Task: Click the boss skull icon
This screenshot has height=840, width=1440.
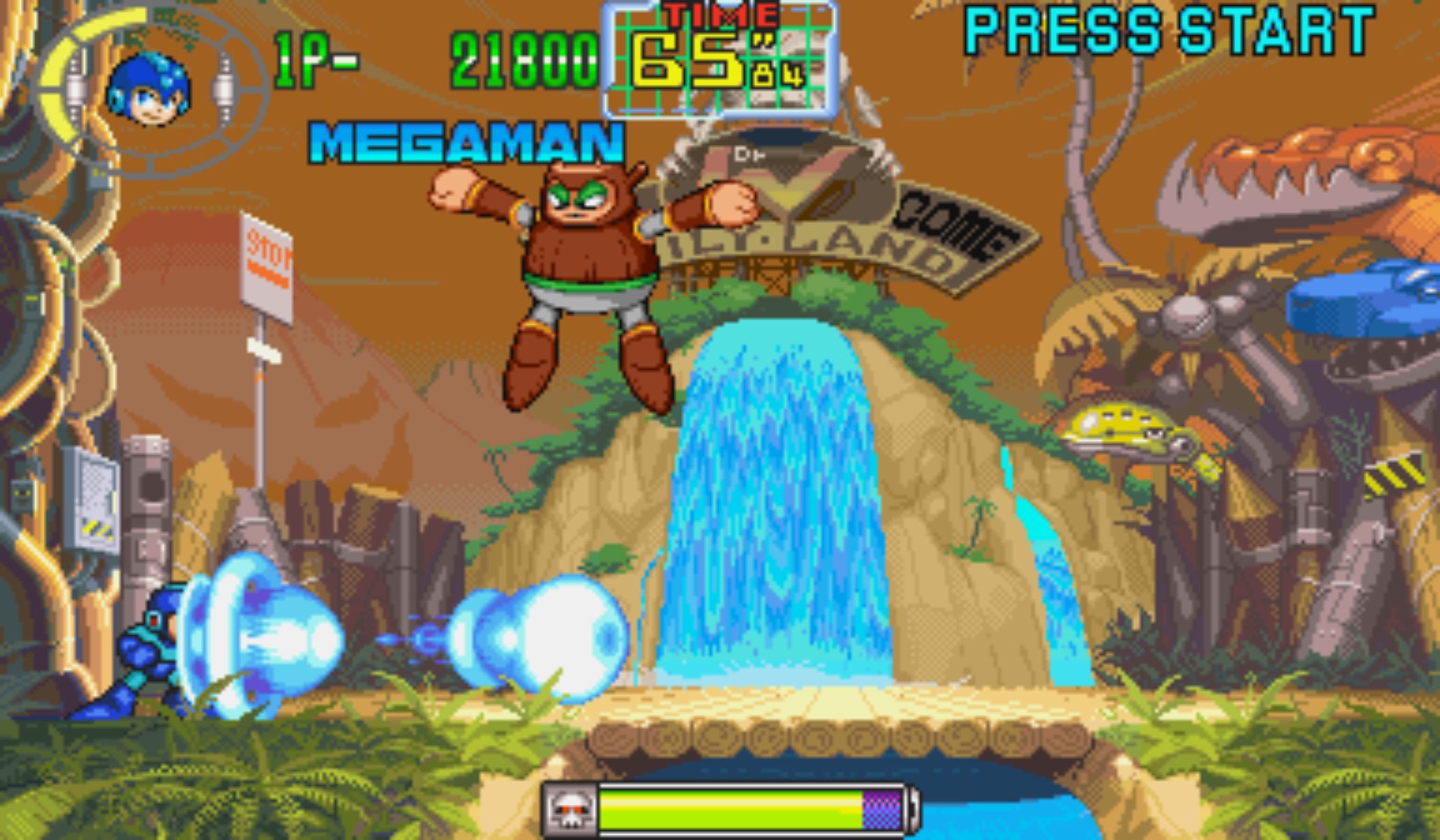Action: tap(570, 810)
